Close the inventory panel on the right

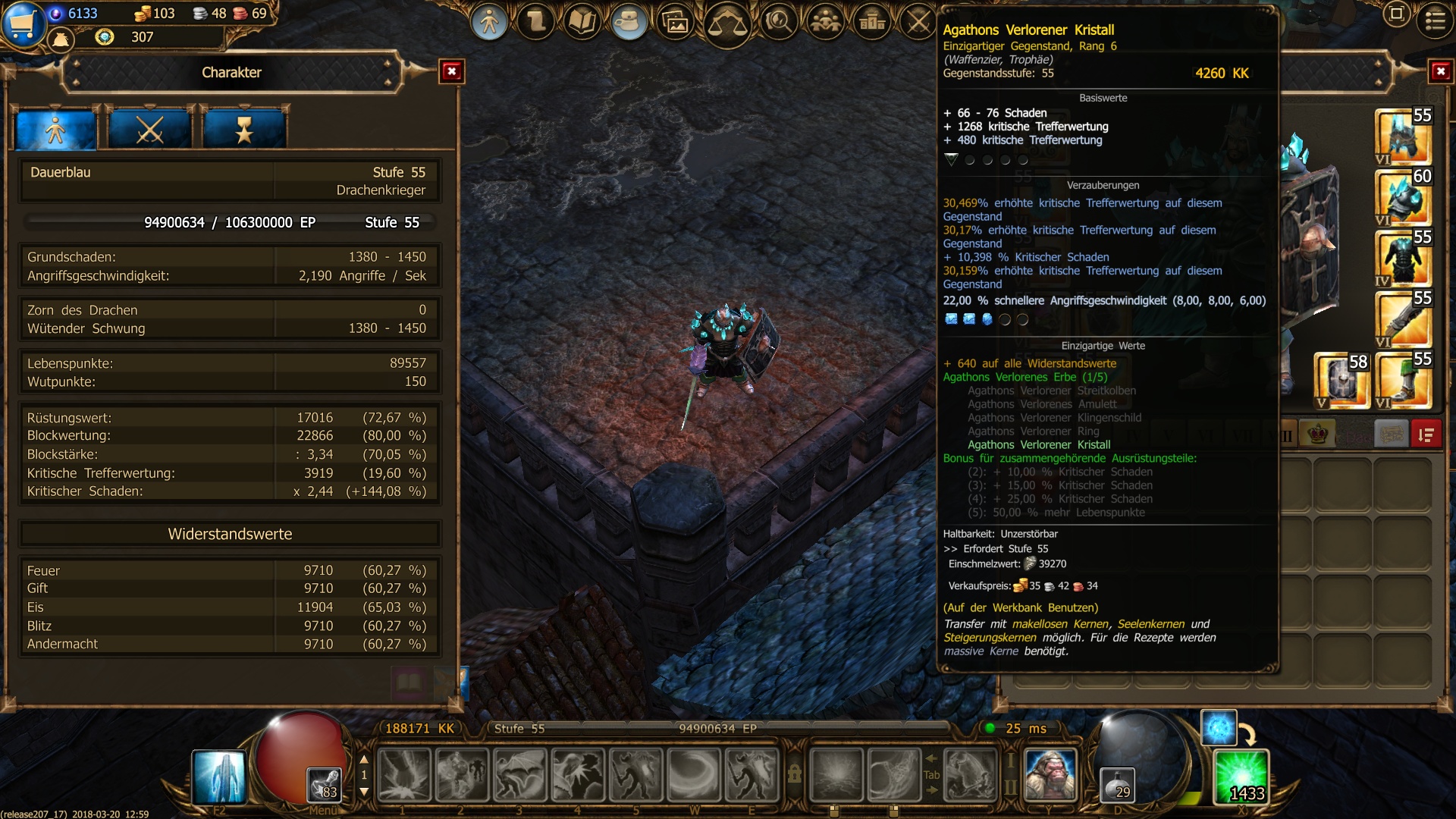click(x=1440, y=72)
